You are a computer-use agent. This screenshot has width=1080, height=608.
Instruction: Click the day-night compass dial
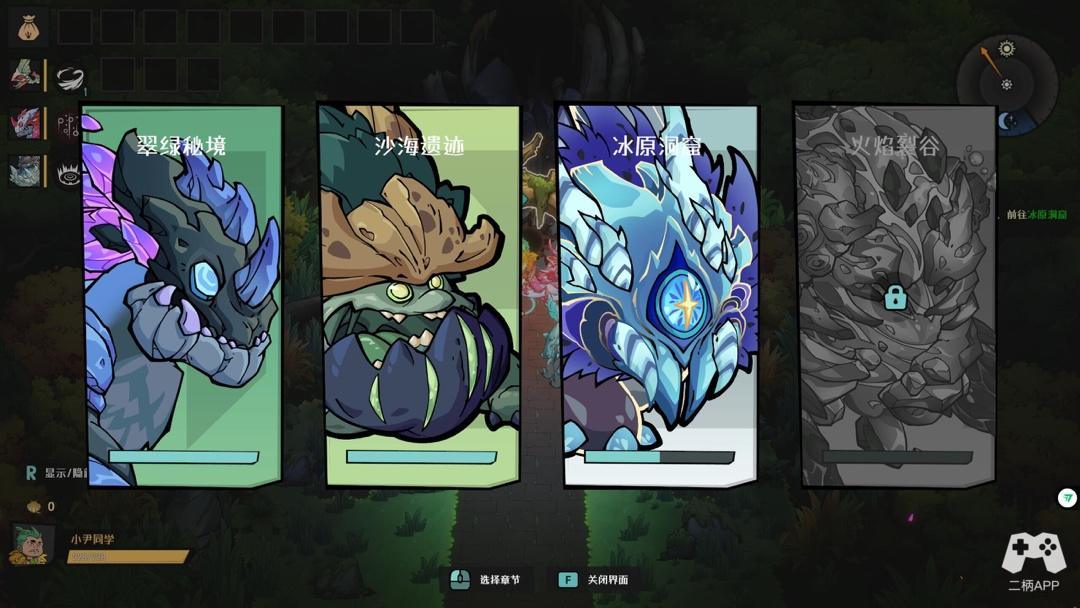[x=1006, y=84]
